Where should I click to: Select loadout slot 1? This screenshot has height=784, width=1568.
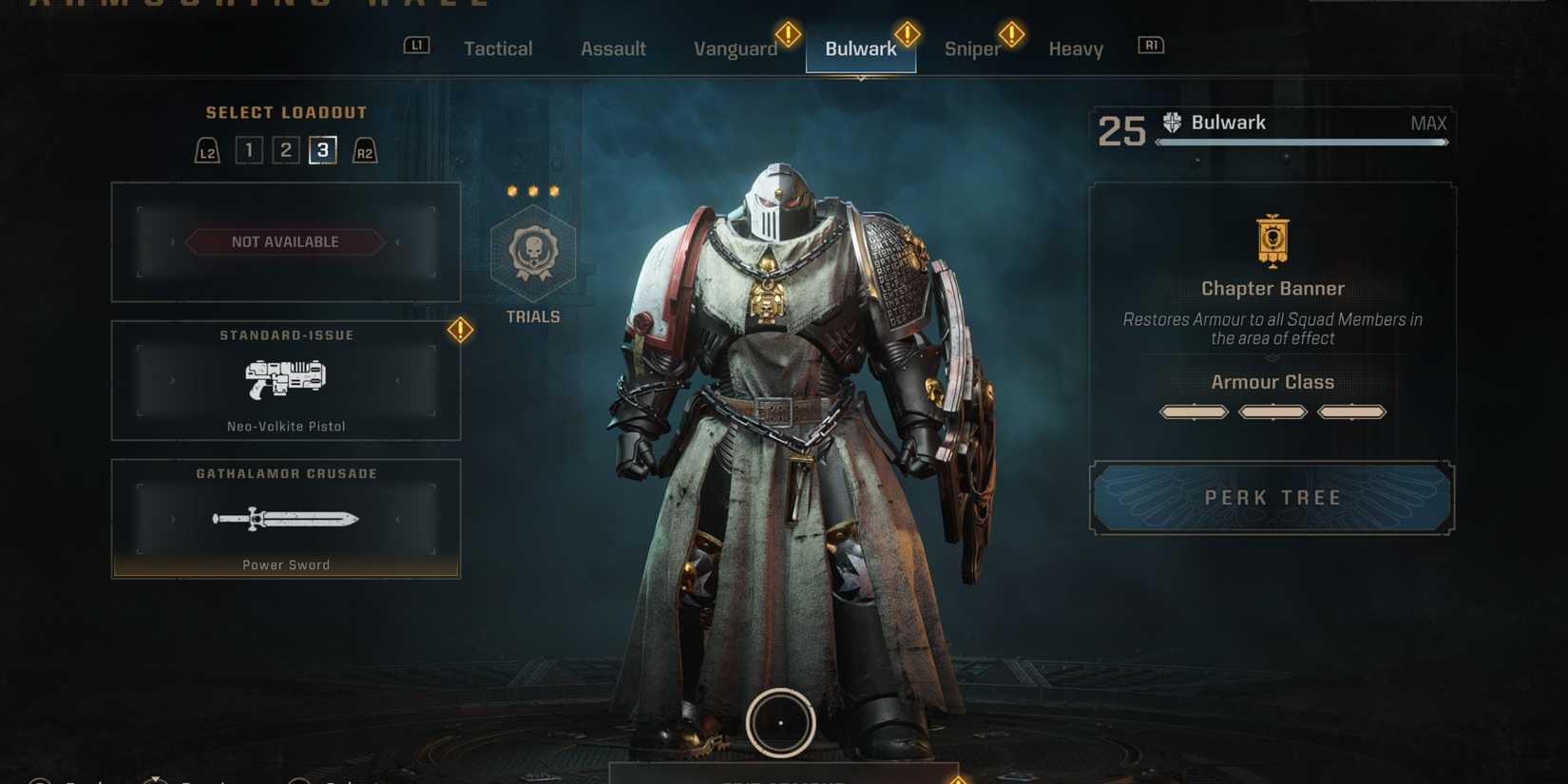coord(248,149)
